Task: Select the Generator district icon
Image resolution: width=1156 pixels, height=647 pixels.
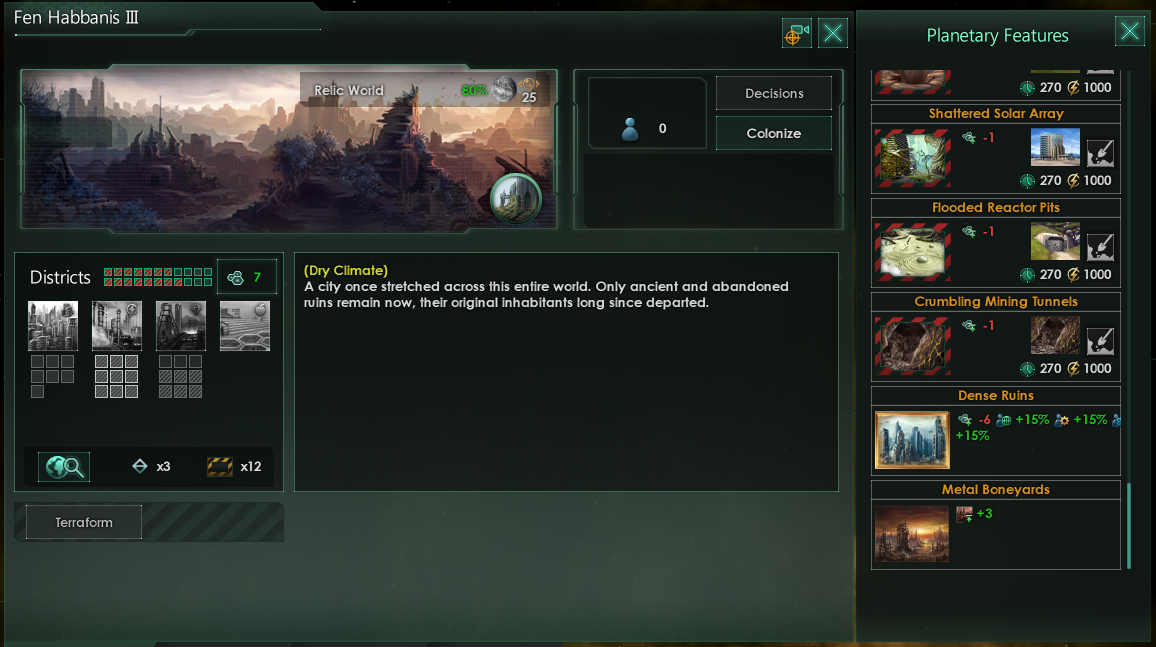Action: click(x=117, y=326)
